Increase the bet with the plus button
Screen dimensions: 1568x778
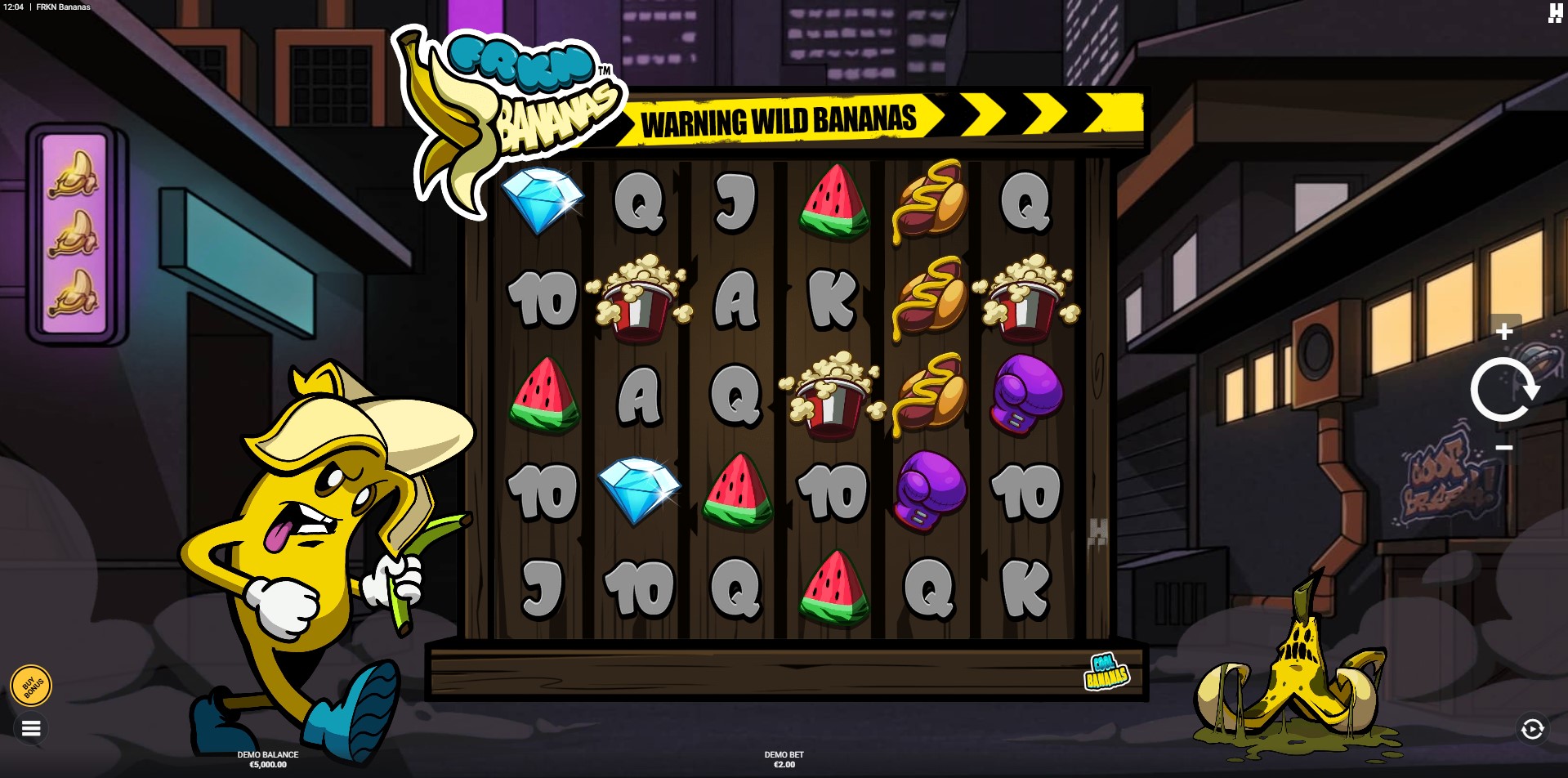click(x=1504, y=331)
